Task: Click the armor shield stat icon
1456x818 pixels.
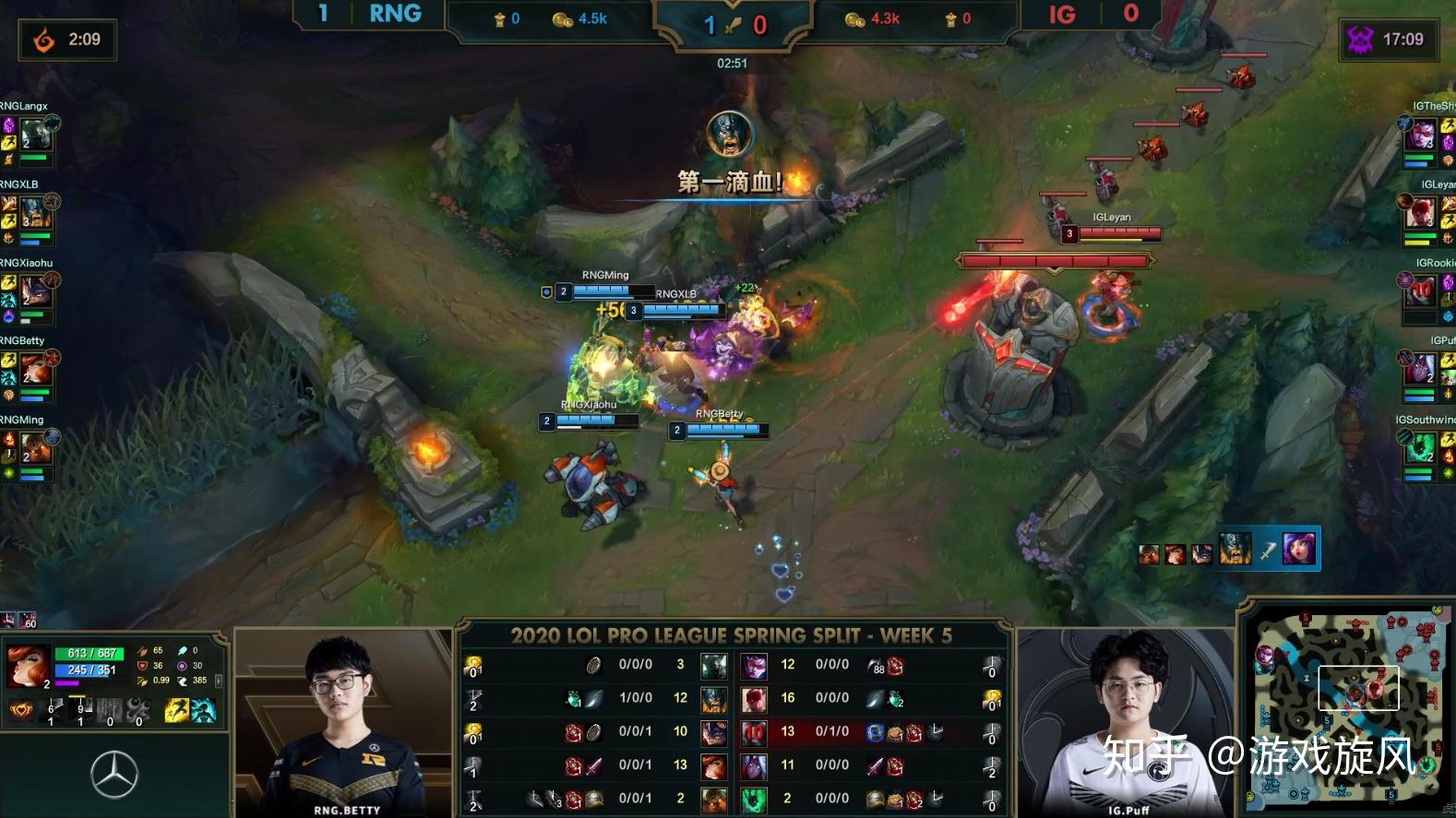Action: coord(142,666)
